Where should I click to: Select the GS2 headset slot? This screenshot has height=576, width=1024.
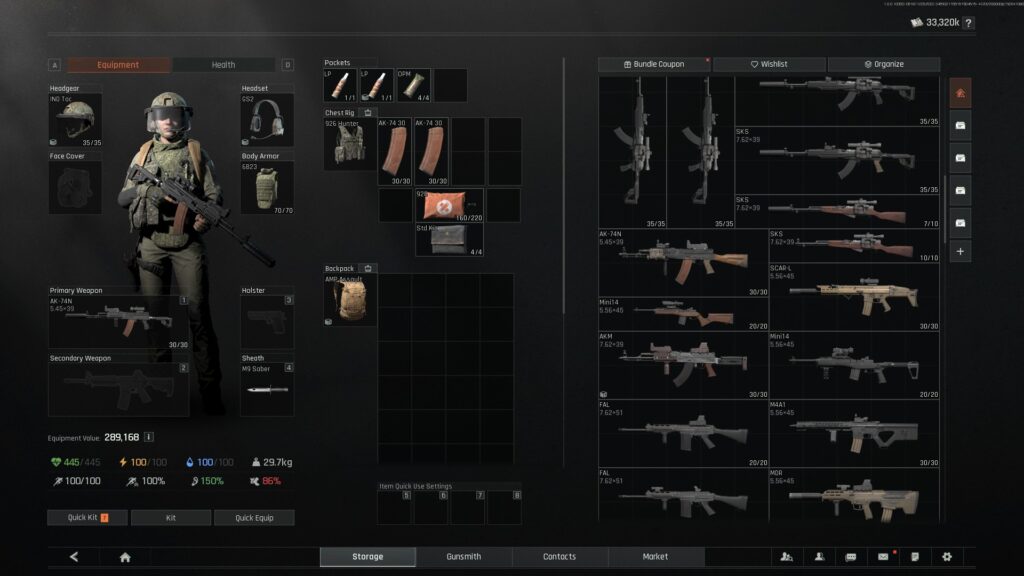pyautogui.click(x=267, y=121)
